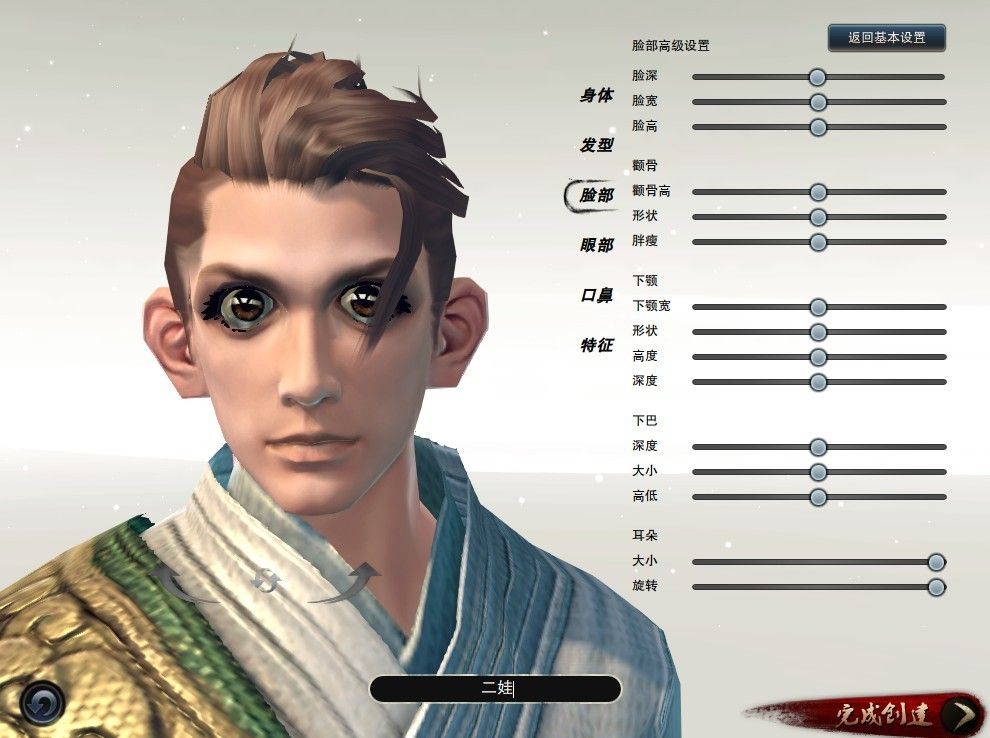Select the 脸部 face tab

(x=596, y=196)
